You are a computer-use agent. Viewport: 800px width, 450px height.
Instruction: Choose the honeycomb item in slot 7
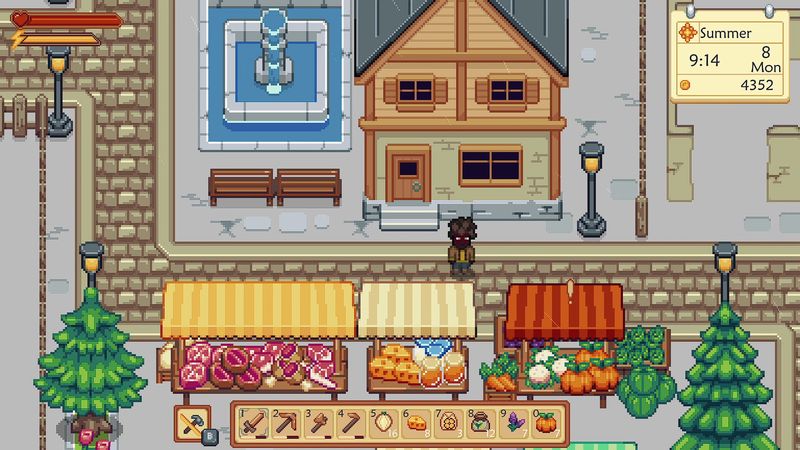click(450, 423)
